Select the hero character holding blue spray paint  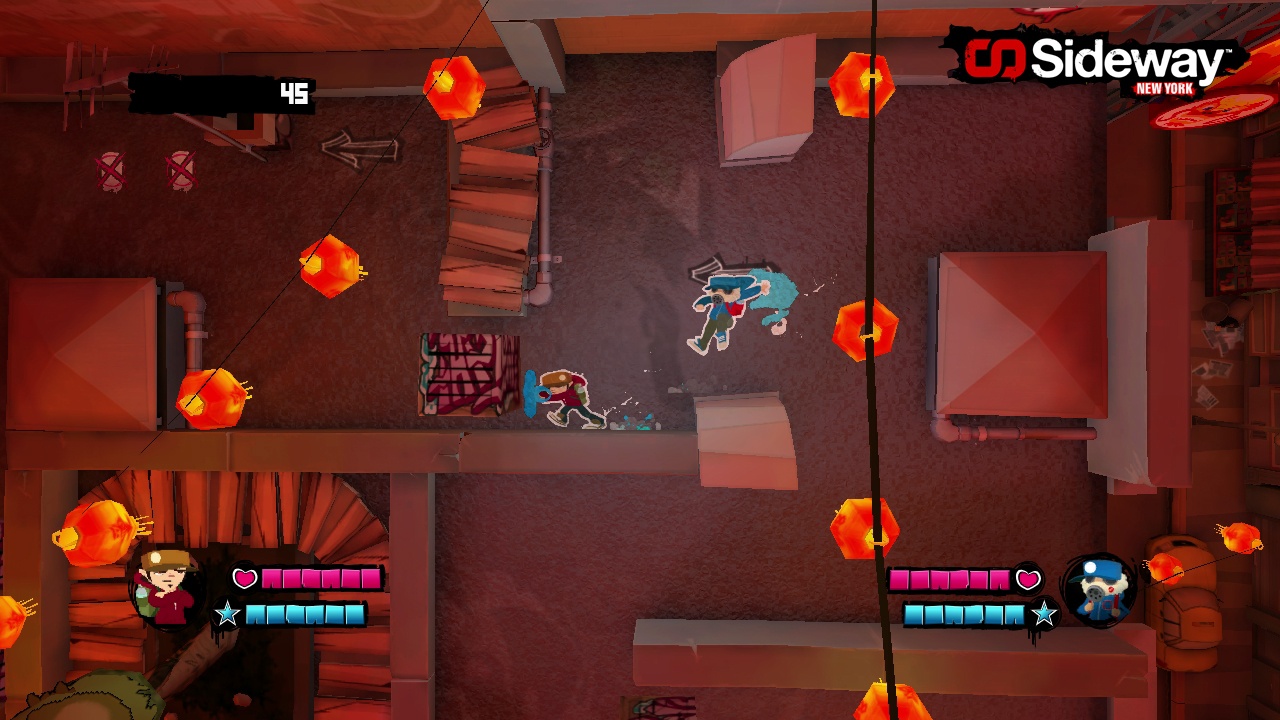click(x=565, y=395)
